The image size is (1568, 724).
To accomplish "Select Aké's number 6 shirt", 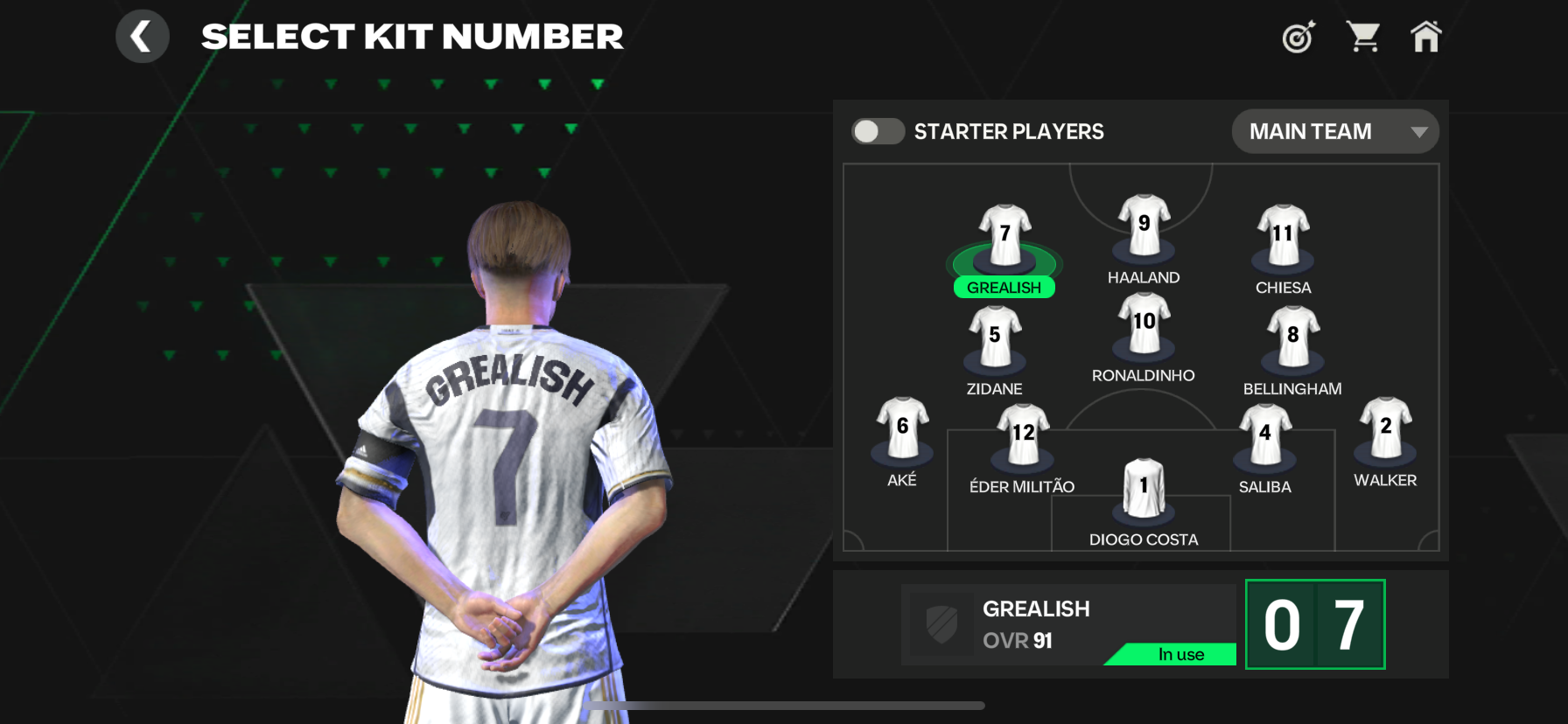I will (902, 428).
